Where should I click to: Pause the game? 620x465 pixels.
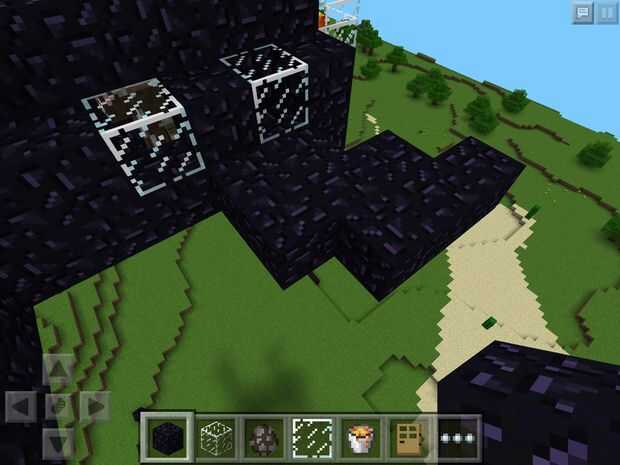606,12
